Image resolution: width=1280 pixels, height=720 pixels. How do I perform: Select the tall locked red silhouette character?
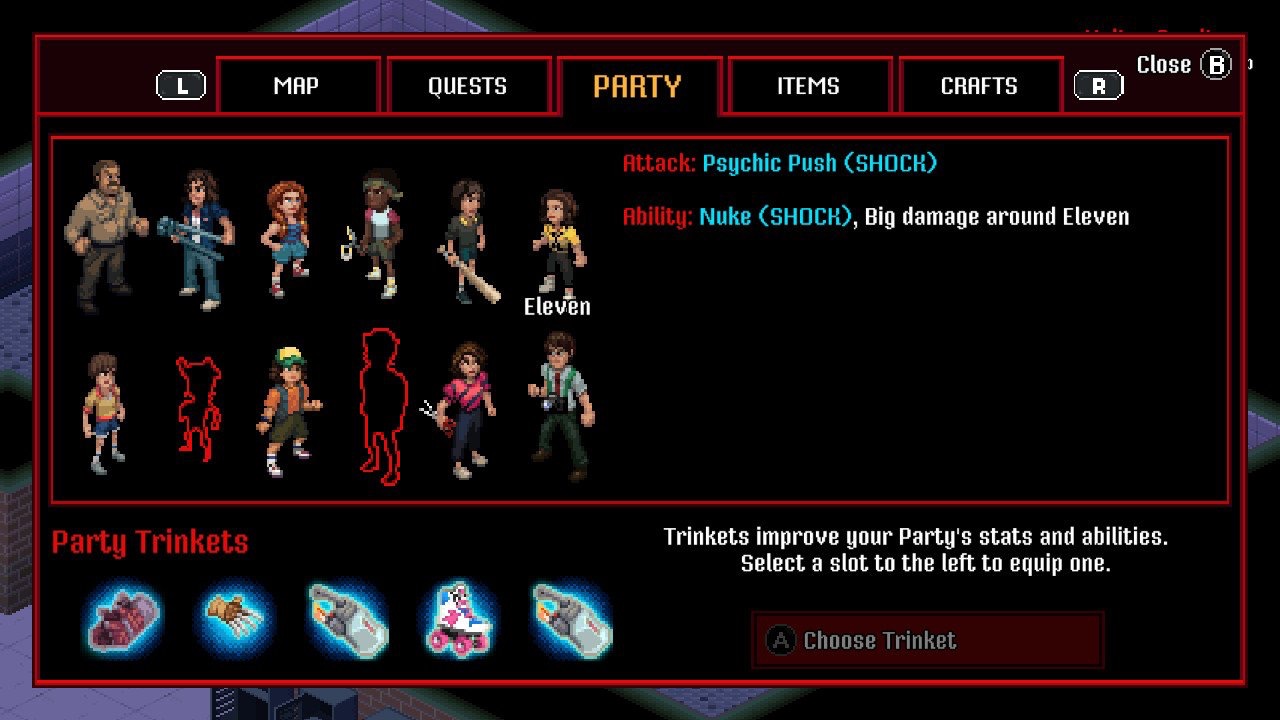(379, 405)
